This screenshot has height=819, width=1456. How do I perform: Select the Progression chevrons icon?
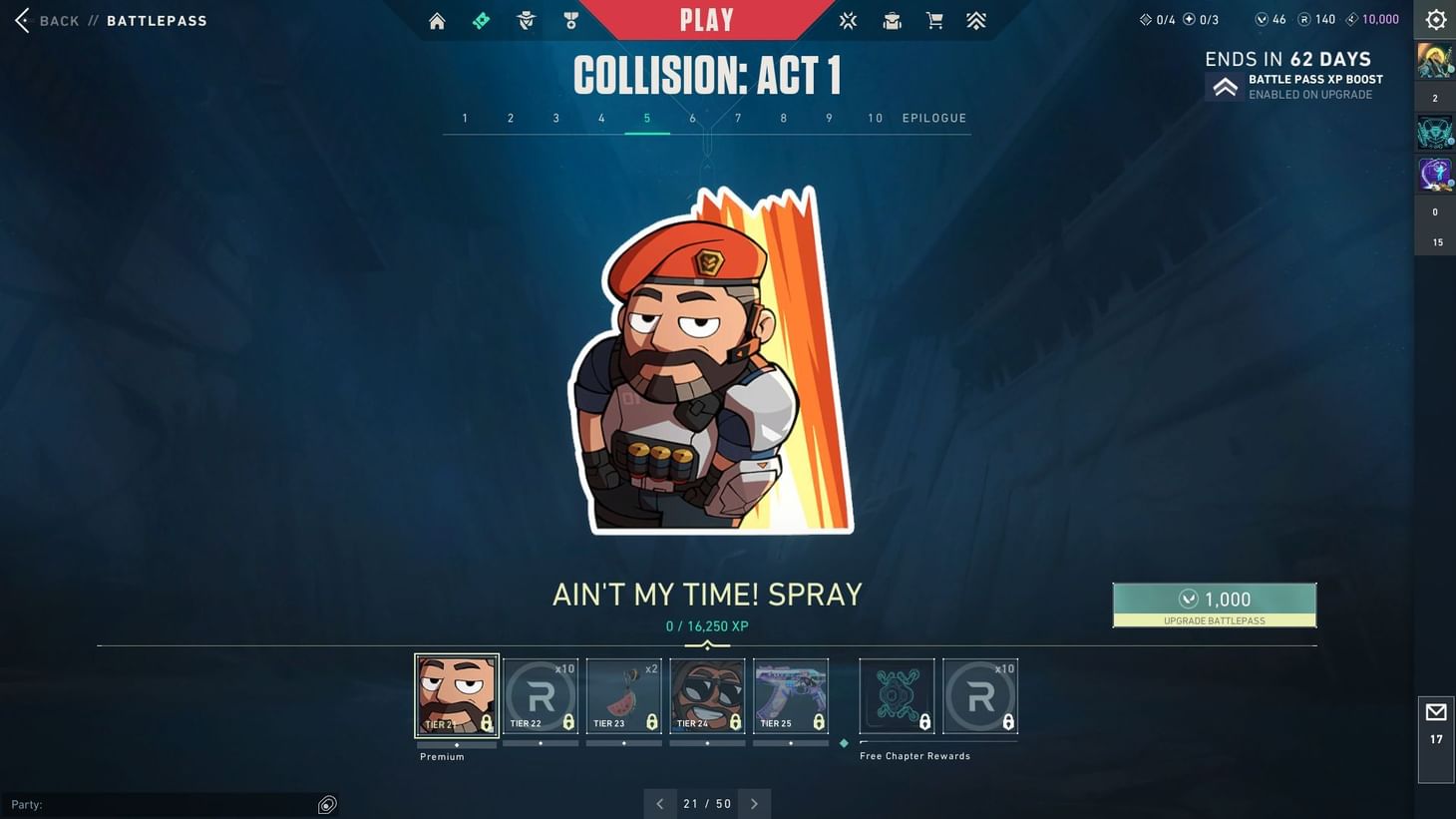pyautogui.click(x=976, y=20)
